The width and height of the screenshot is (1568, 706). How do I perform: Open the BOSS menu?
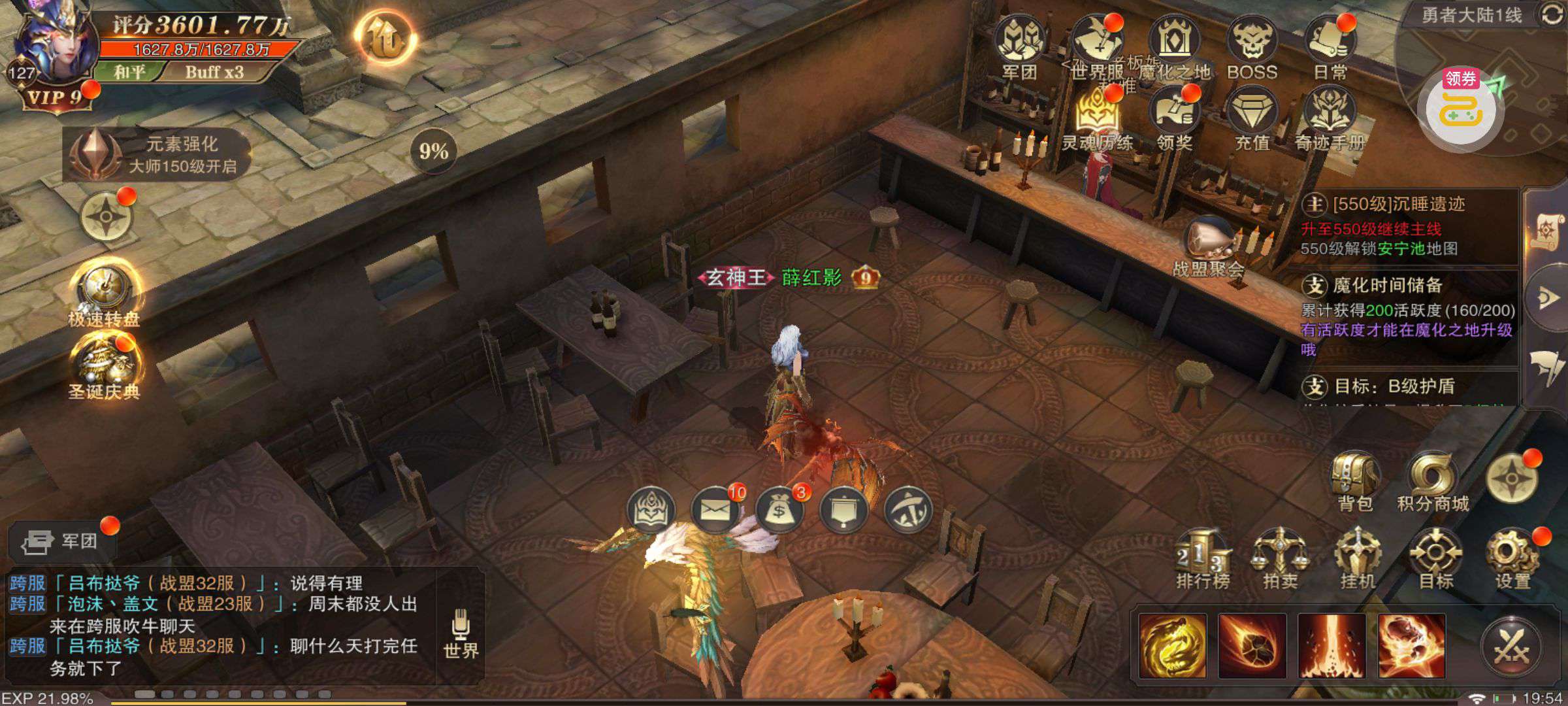click(x=1252, y=46)
